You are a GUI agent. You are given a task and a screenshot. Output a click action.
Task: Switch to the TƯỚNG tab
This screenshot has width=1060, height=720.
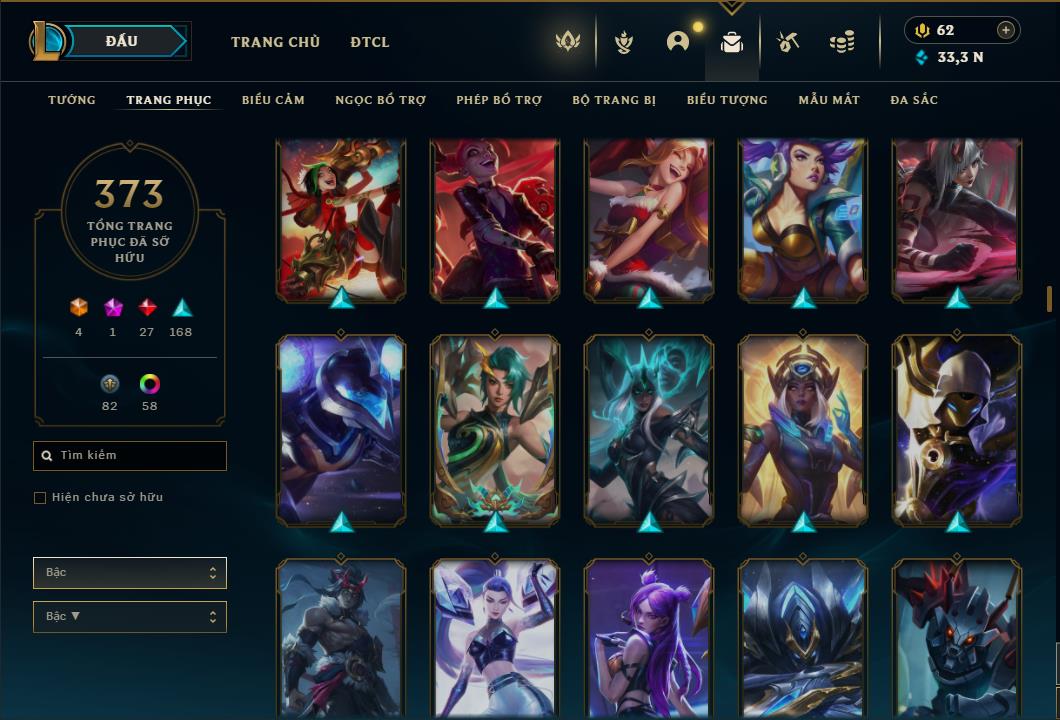click(x=72, y=100)
